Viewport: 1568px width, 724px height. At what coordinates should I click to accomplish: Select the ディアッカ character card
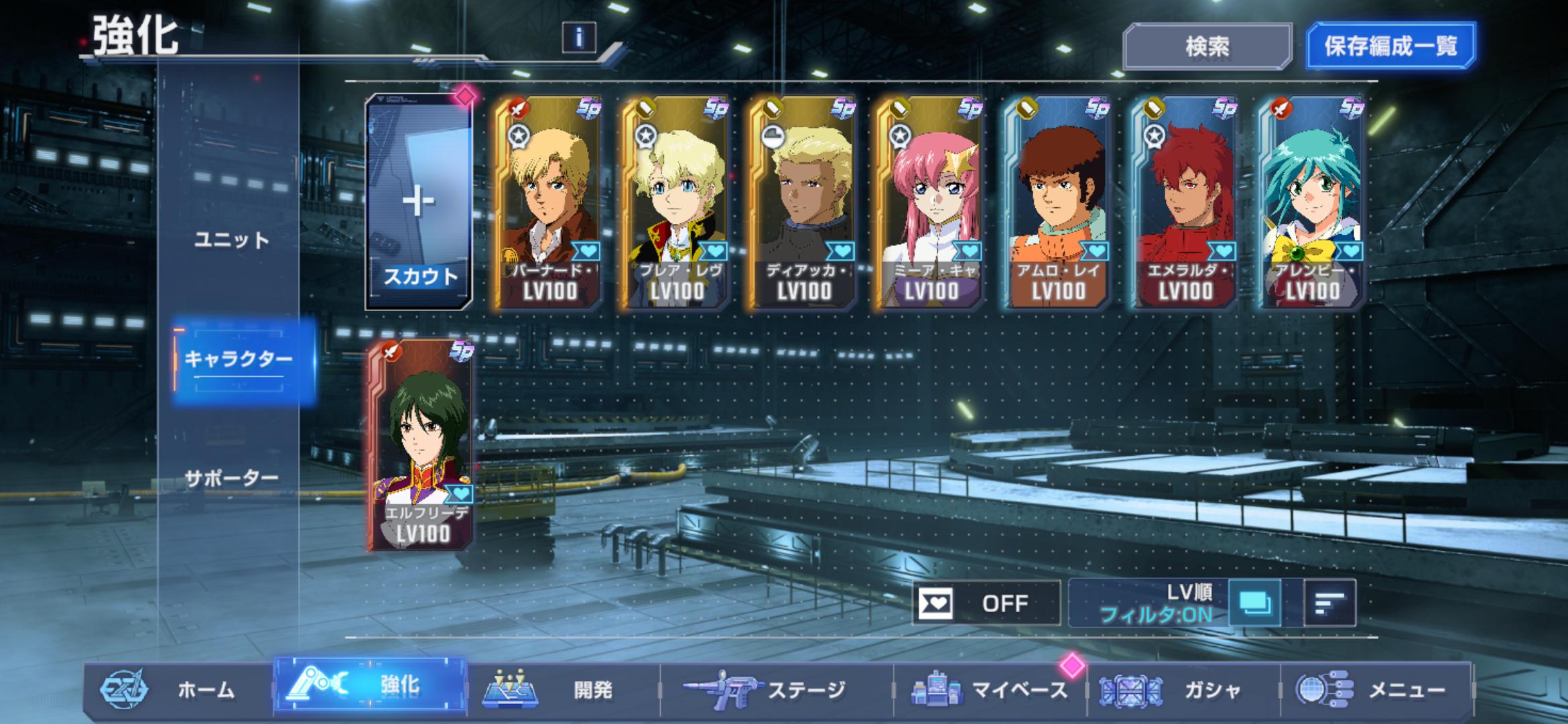(x=803, y=202)
